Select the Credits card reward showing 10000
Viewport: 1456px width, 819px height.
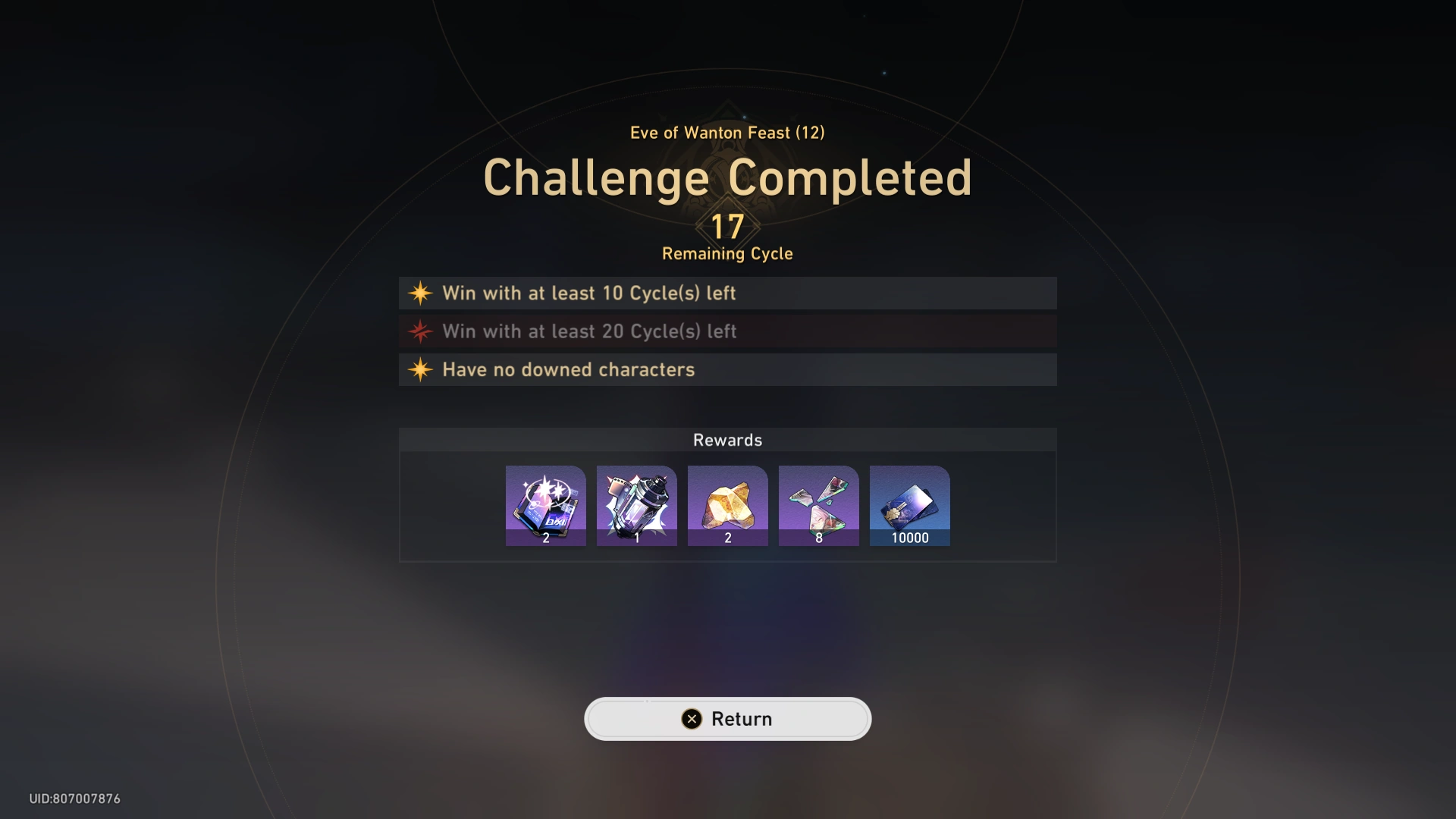coord(909,506)
